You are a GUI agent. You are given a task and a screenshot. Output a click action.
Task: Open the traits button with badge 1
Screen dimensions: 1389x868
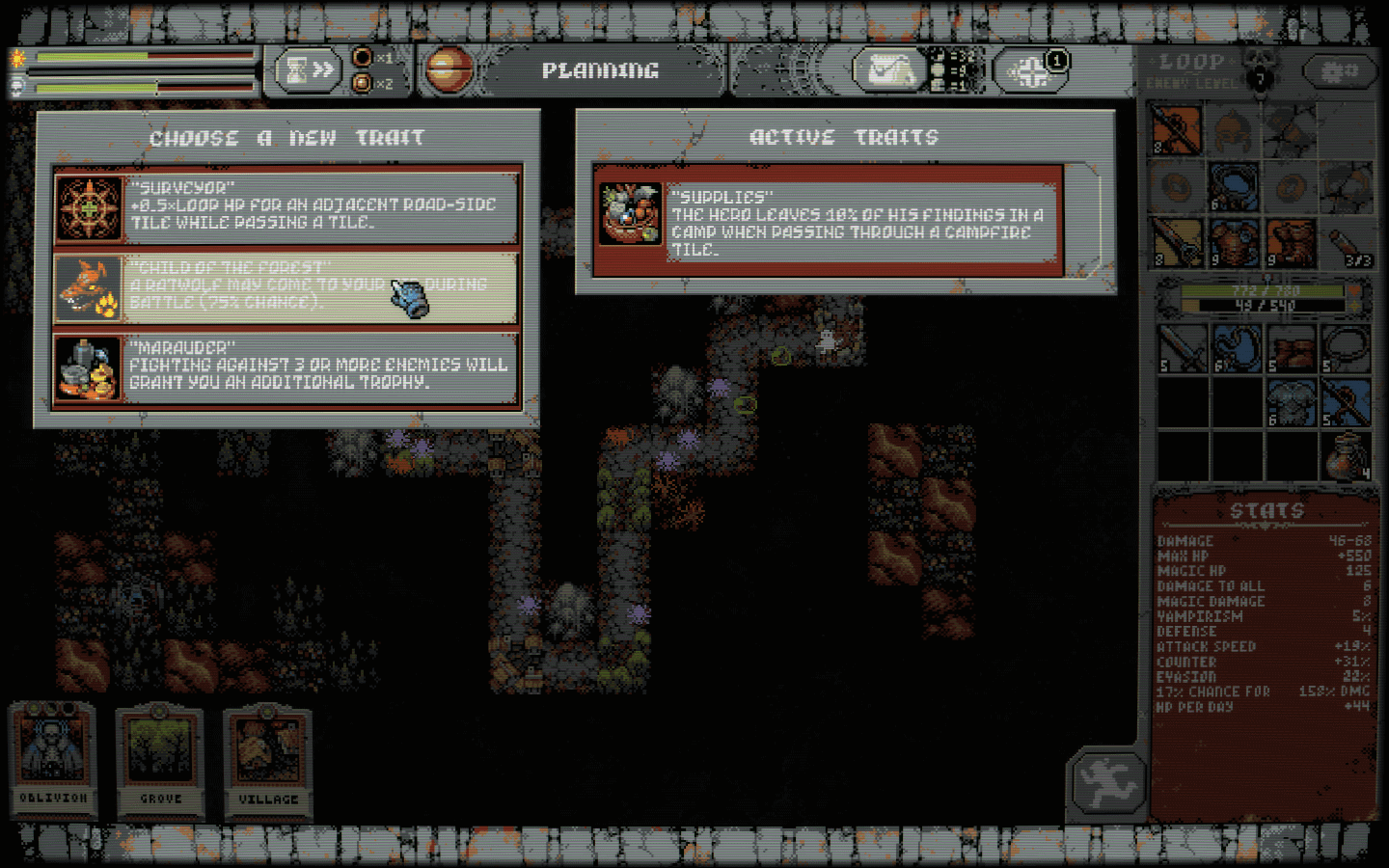(1031, 70)
